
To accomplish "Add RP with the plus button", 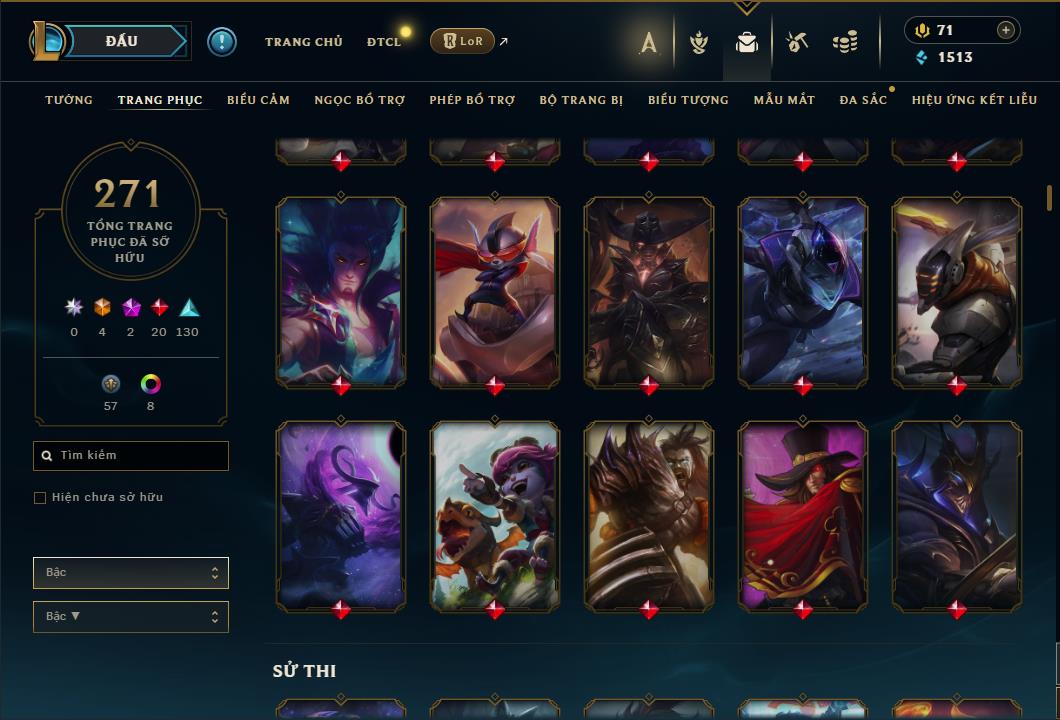I will coord(1006,30).
